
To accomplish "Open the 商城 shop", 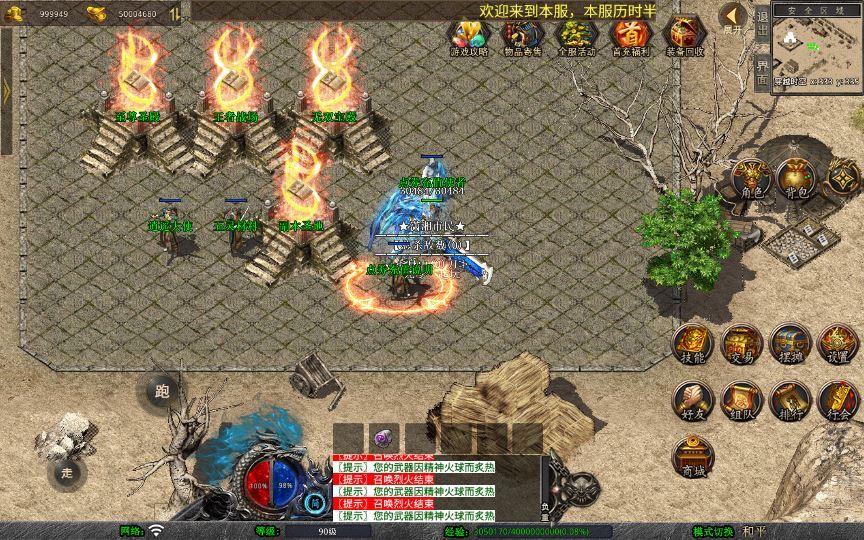I will pyautogui.click(x=692, y=456).
